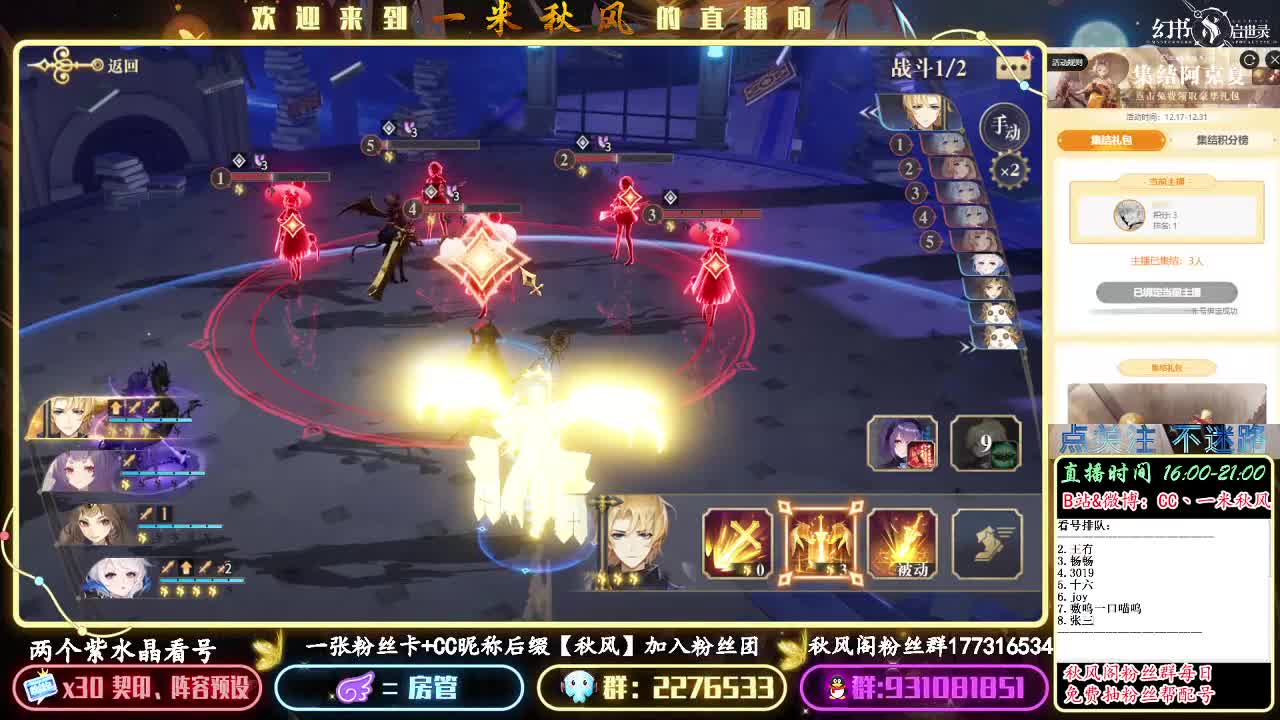The image size is (1280, 720).
Task: Click the refresh icon on the event panel
Action: 1249,60
